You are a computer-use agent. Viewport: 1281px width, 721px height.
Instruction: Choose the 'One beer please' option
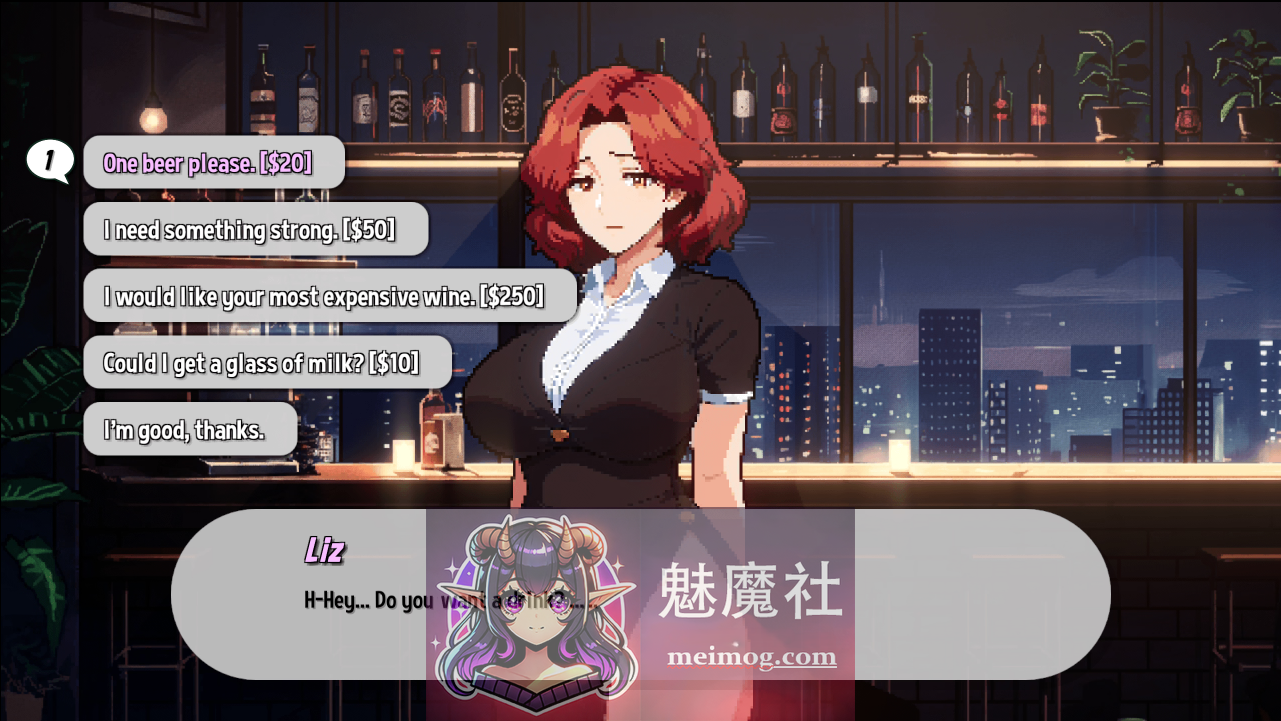[x=213, y=163]
